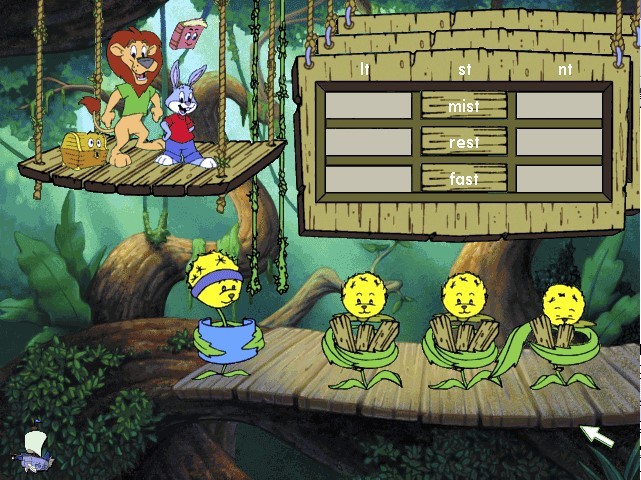
Task: Choose the word "rest" on the board
Action: [x=464, y=142]
